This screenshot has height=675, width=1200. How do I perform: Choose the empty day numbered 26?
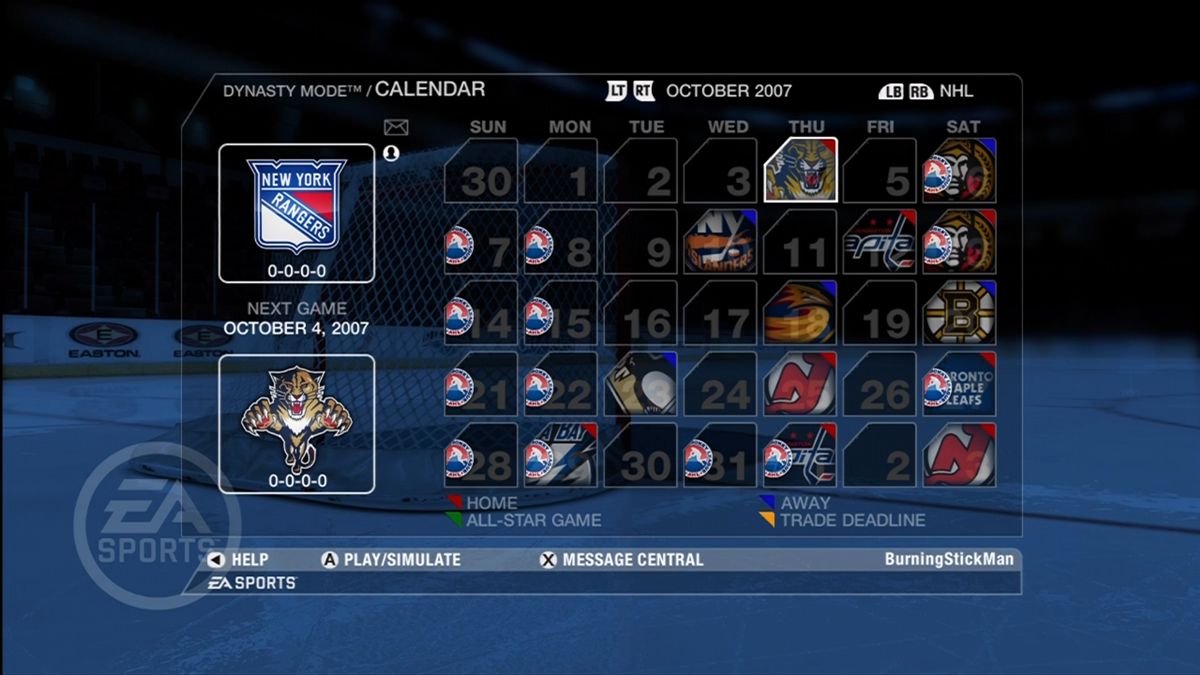point(879,384)
